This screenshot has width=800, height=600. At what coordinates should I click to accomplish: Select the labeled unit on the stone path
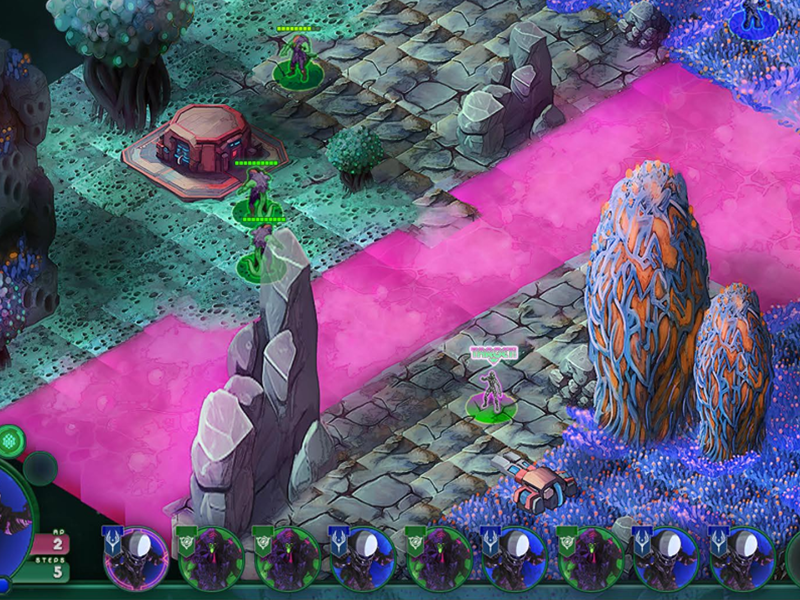(x=490, y=392)
